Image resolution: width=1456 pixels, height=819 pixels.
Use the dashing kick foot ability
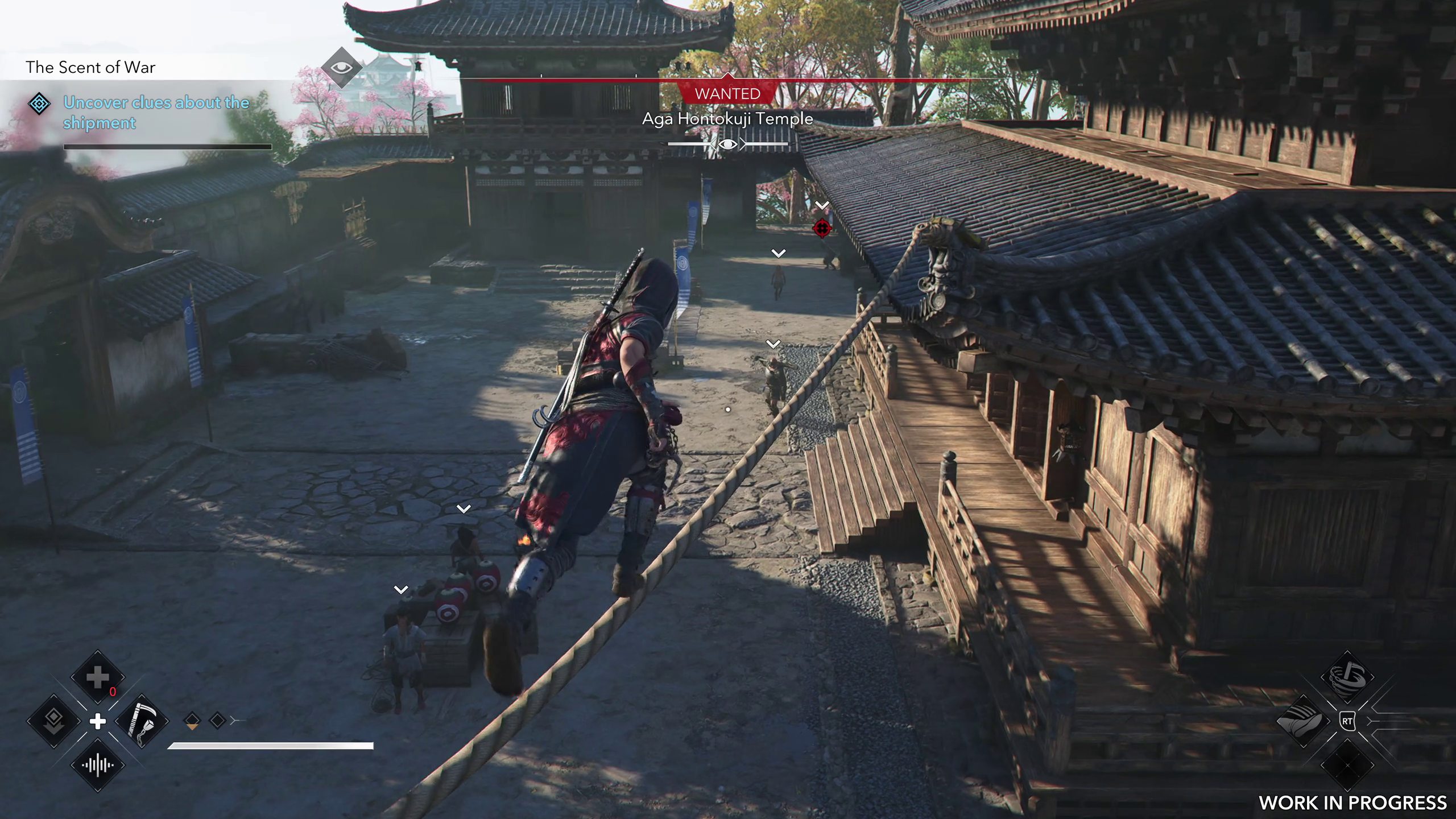point(1303,721)
